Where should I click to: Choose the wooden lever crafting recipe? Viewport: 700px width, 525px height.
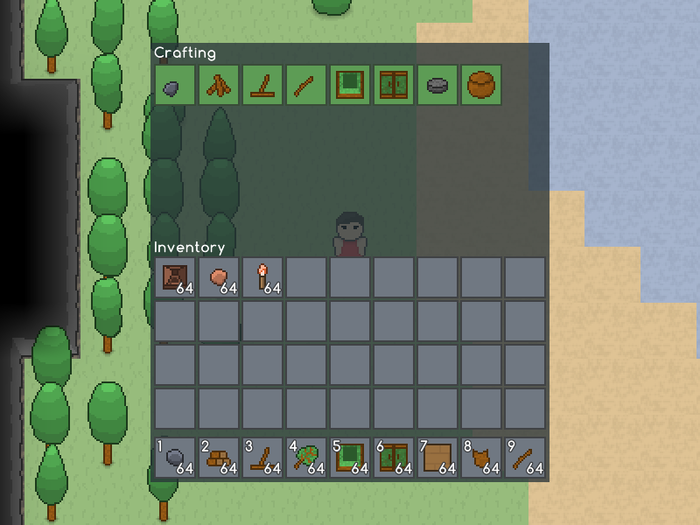tap(261, 86)
